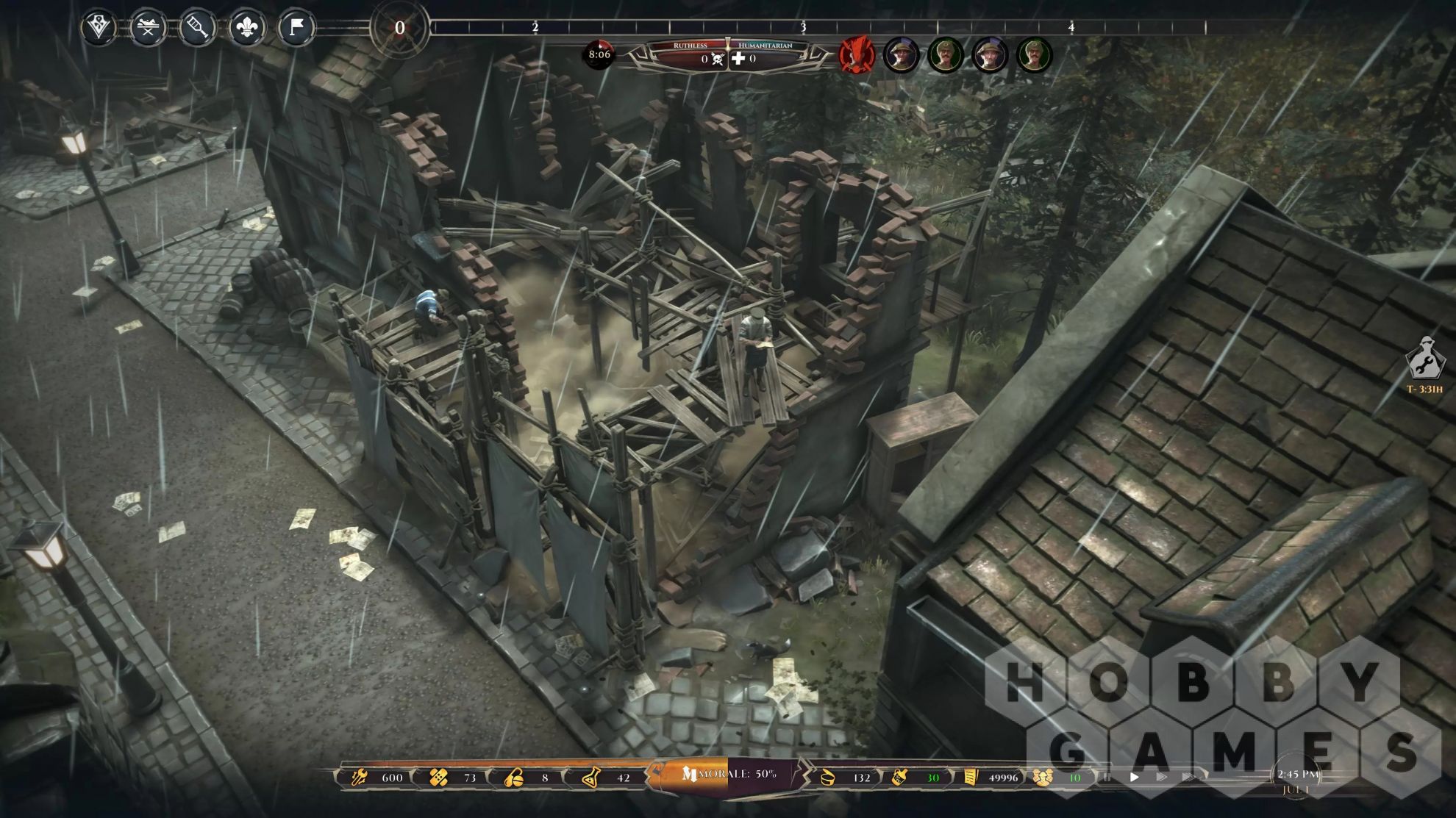Click the white flag icon

click(296, 29)
